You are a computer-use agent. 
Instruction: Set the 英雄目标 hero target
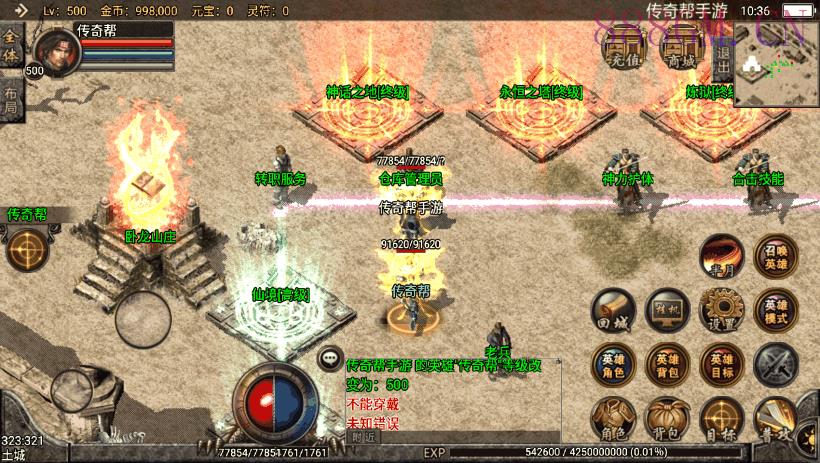coord(721,364)
